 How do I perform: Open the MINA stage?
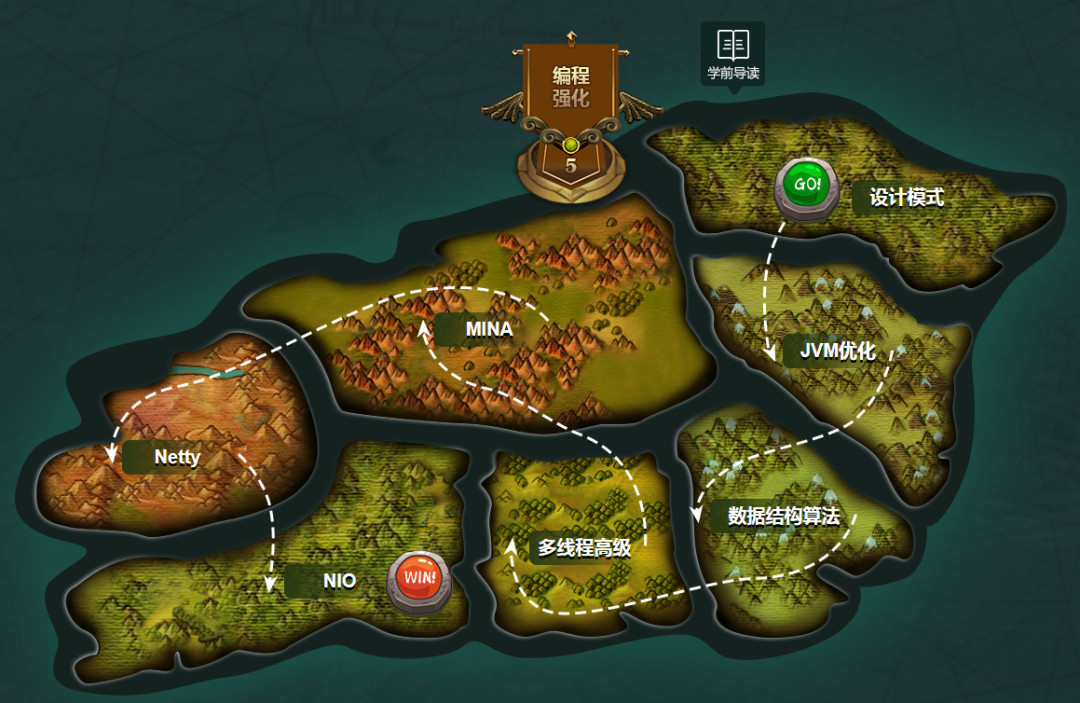(x=488, y=328)
